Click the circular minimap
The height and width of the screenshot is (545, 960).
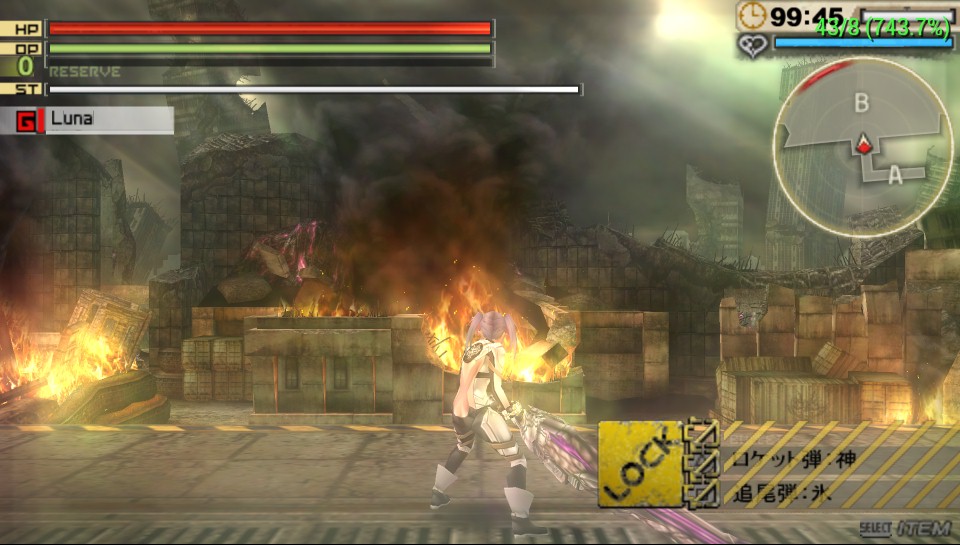pyautogui.click(x=861, y=147)
